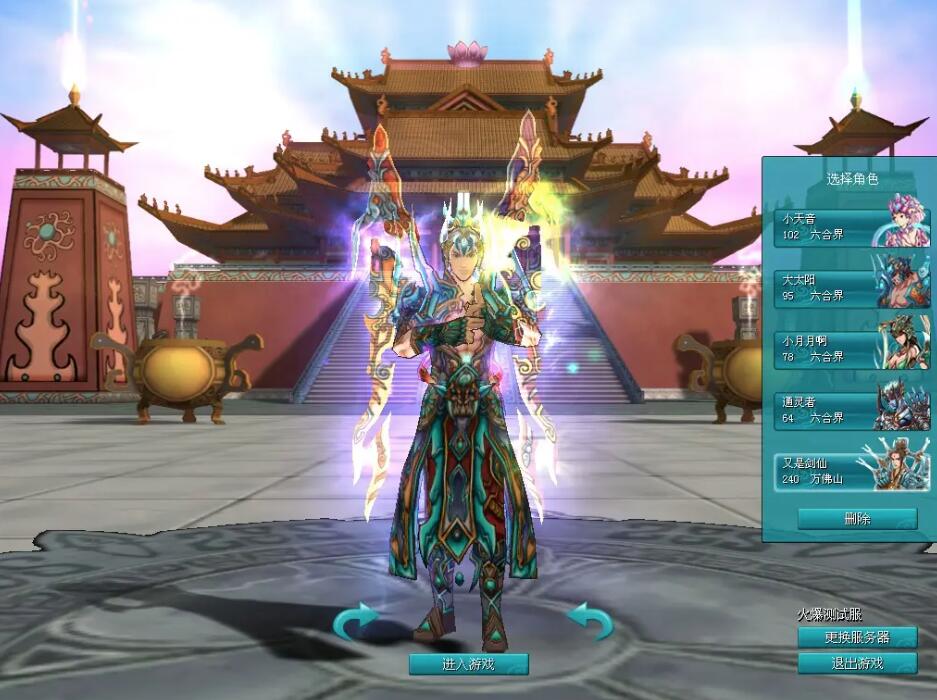Quit with the 退出游戏 button

click(857, 663)
